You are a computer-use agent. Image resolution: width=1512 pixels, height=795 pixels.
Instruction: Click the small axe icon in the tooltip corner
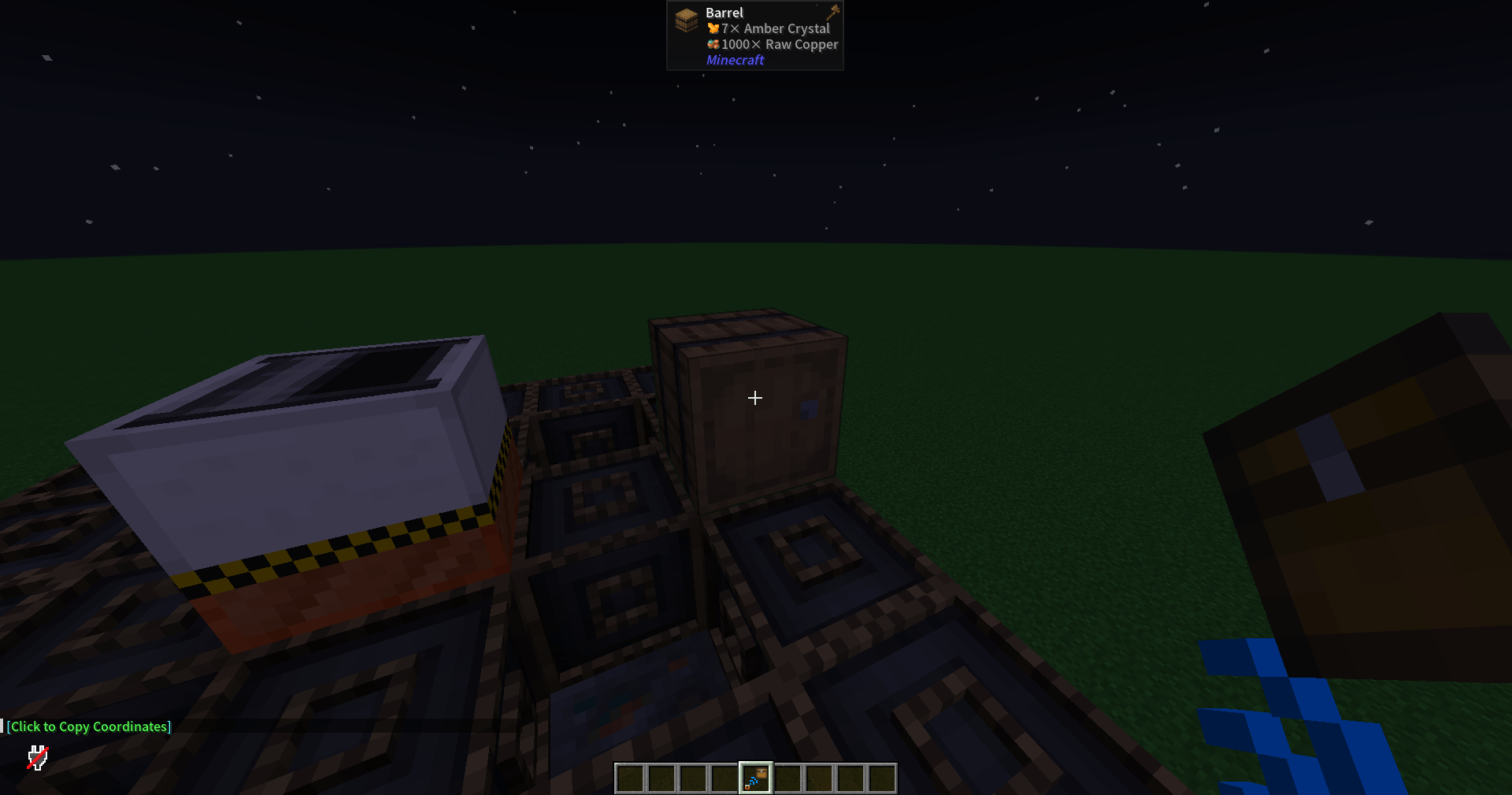[x=832, y=13]
